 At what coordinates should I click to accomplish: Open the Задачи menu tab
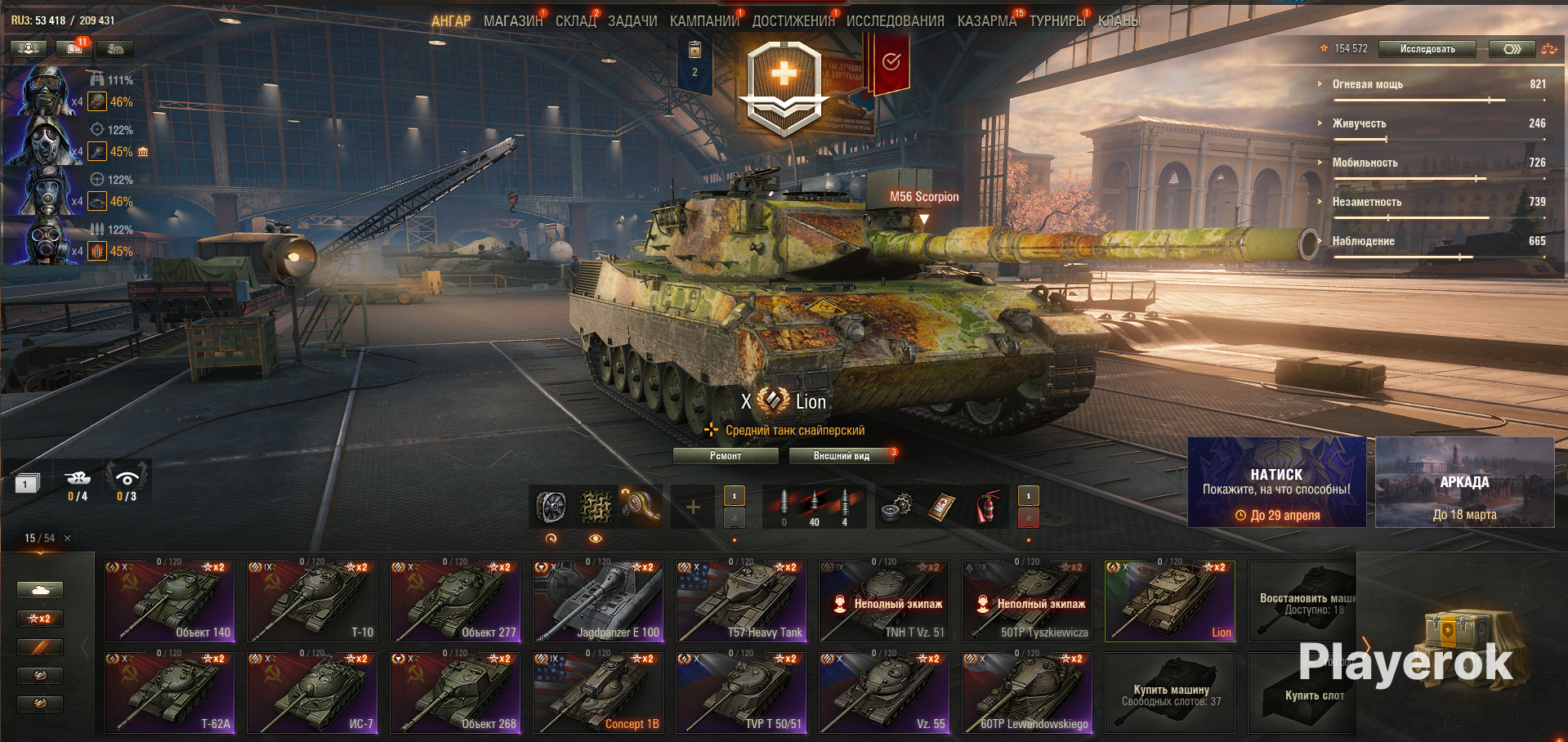pyautogui.click(x=632, y=21)
